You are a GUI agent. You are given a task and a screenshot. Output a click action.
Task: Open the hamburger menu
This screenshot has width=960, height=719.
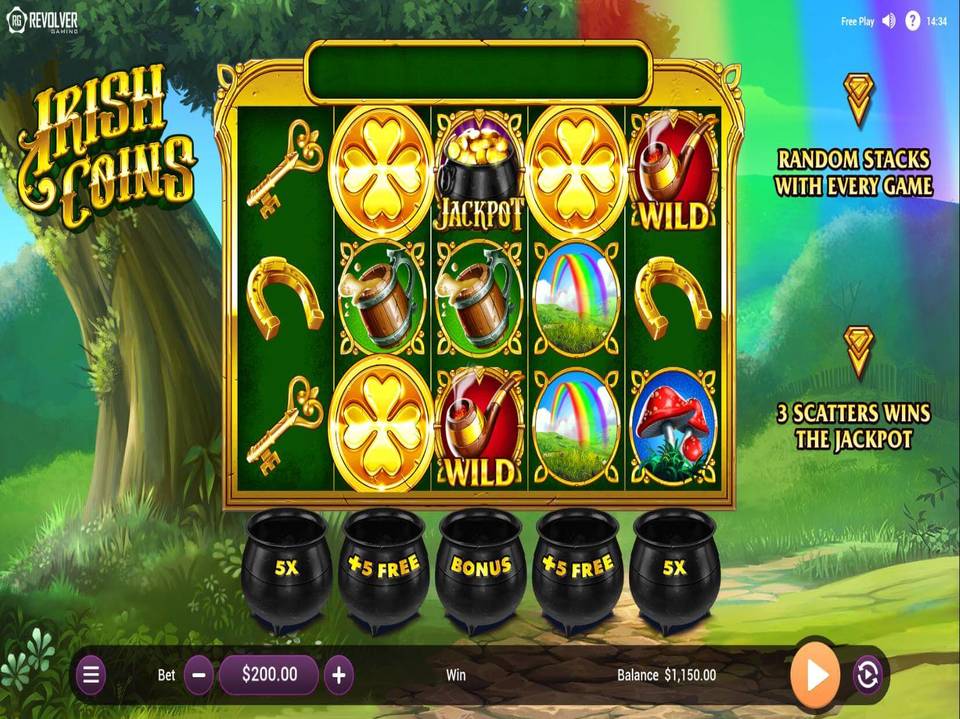[x=91, y=675]
